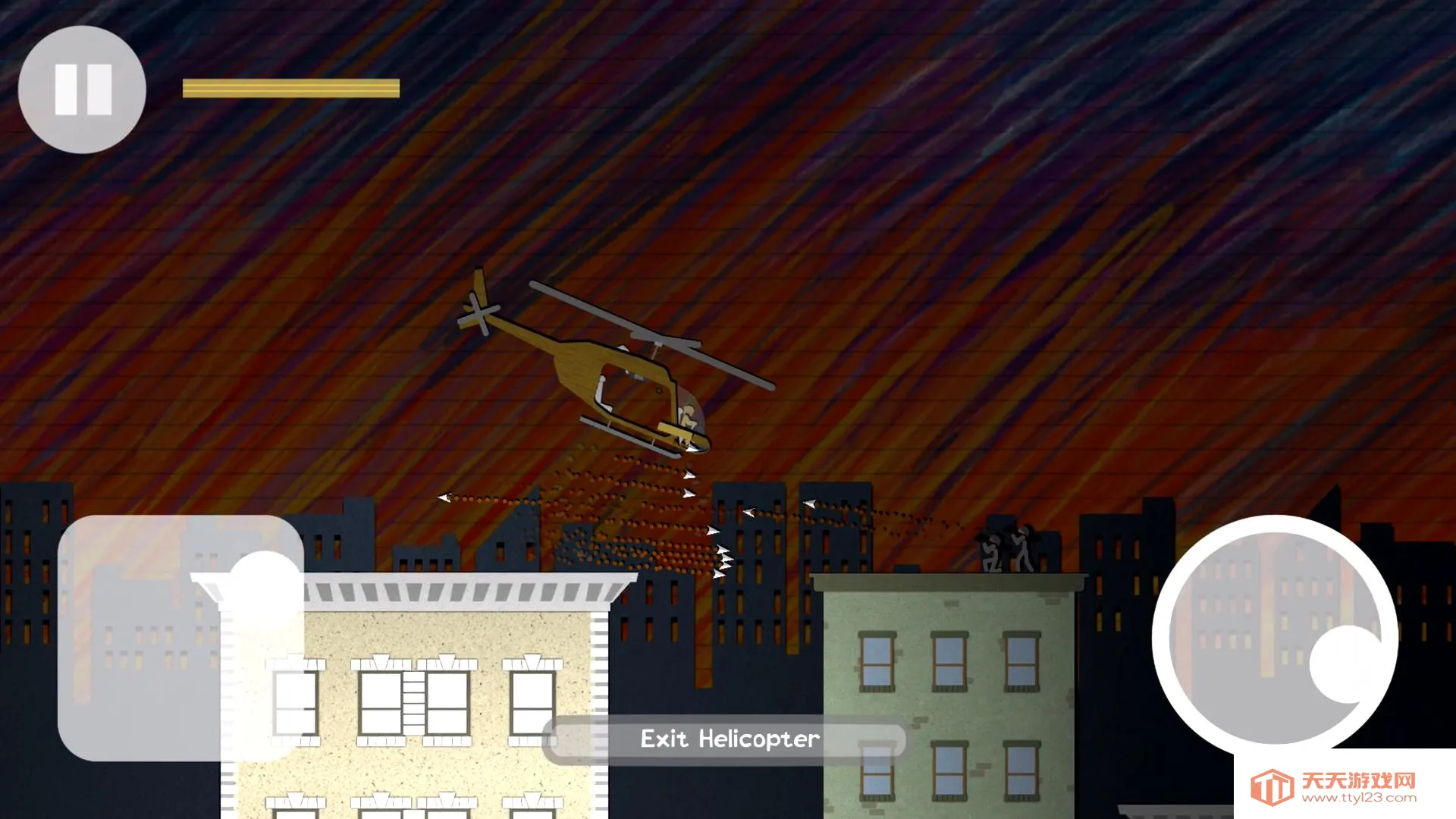Pause the game
This screenshot has height=819, width=1456.
coord(82,89)
